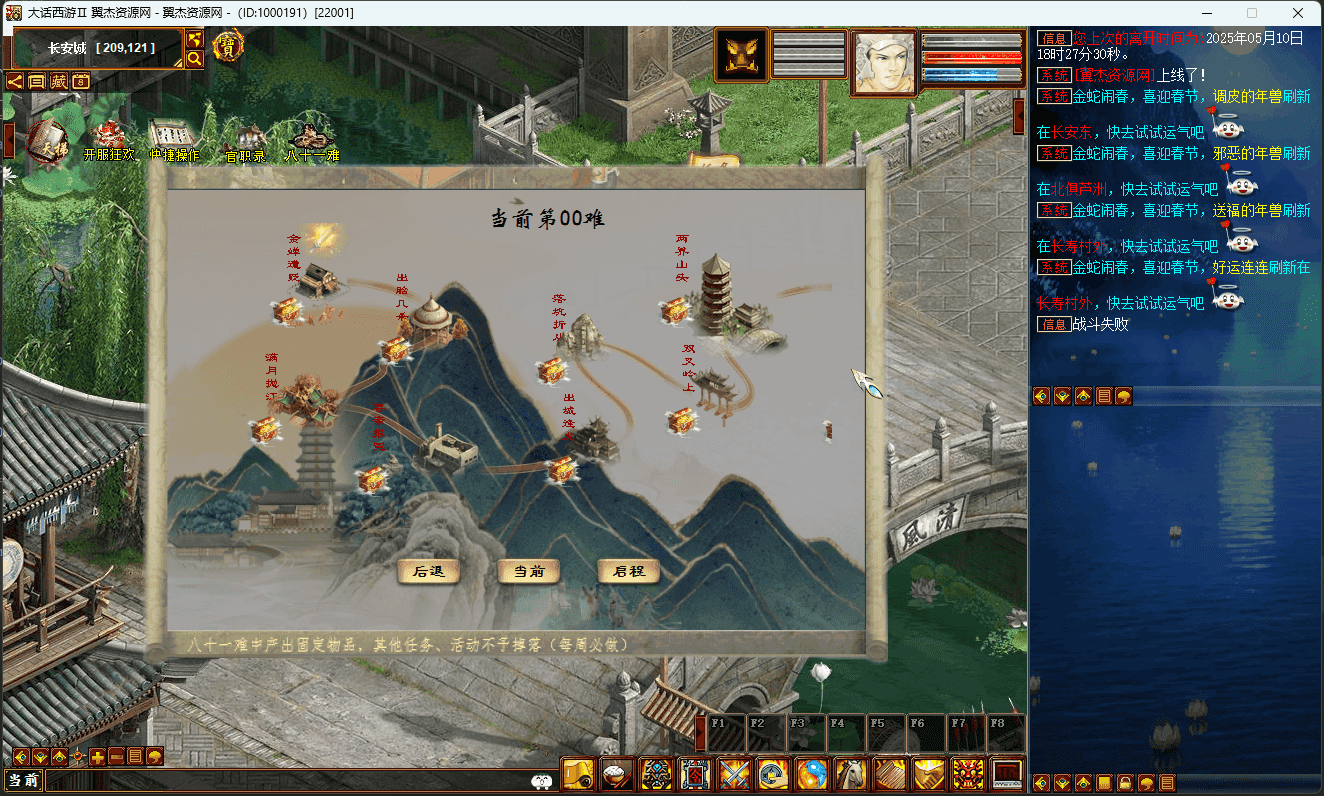Image resolution: width=1324 pixels, height=796 pixels.
Task: Click the flaming 寶 treasure badge
Action: coord(229,45)
